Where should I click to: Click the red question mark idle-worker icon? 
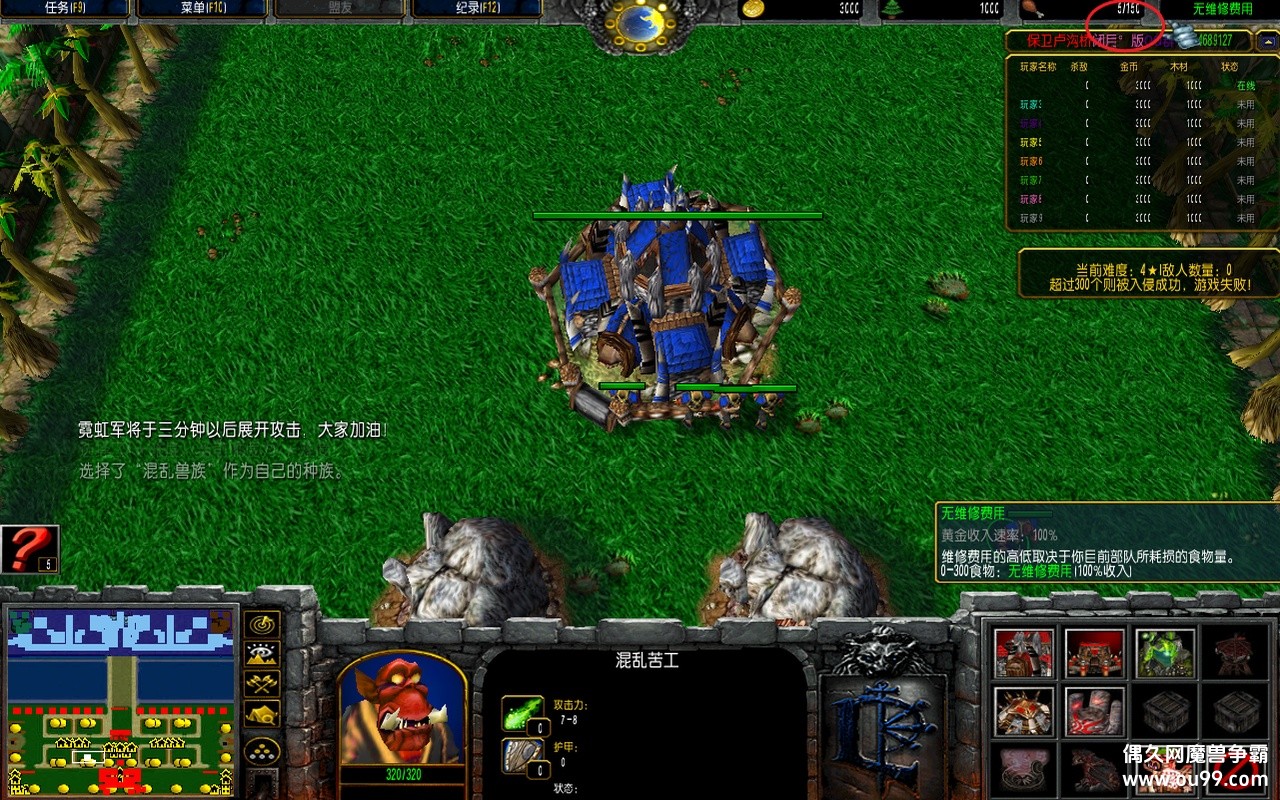pos(30,549)
